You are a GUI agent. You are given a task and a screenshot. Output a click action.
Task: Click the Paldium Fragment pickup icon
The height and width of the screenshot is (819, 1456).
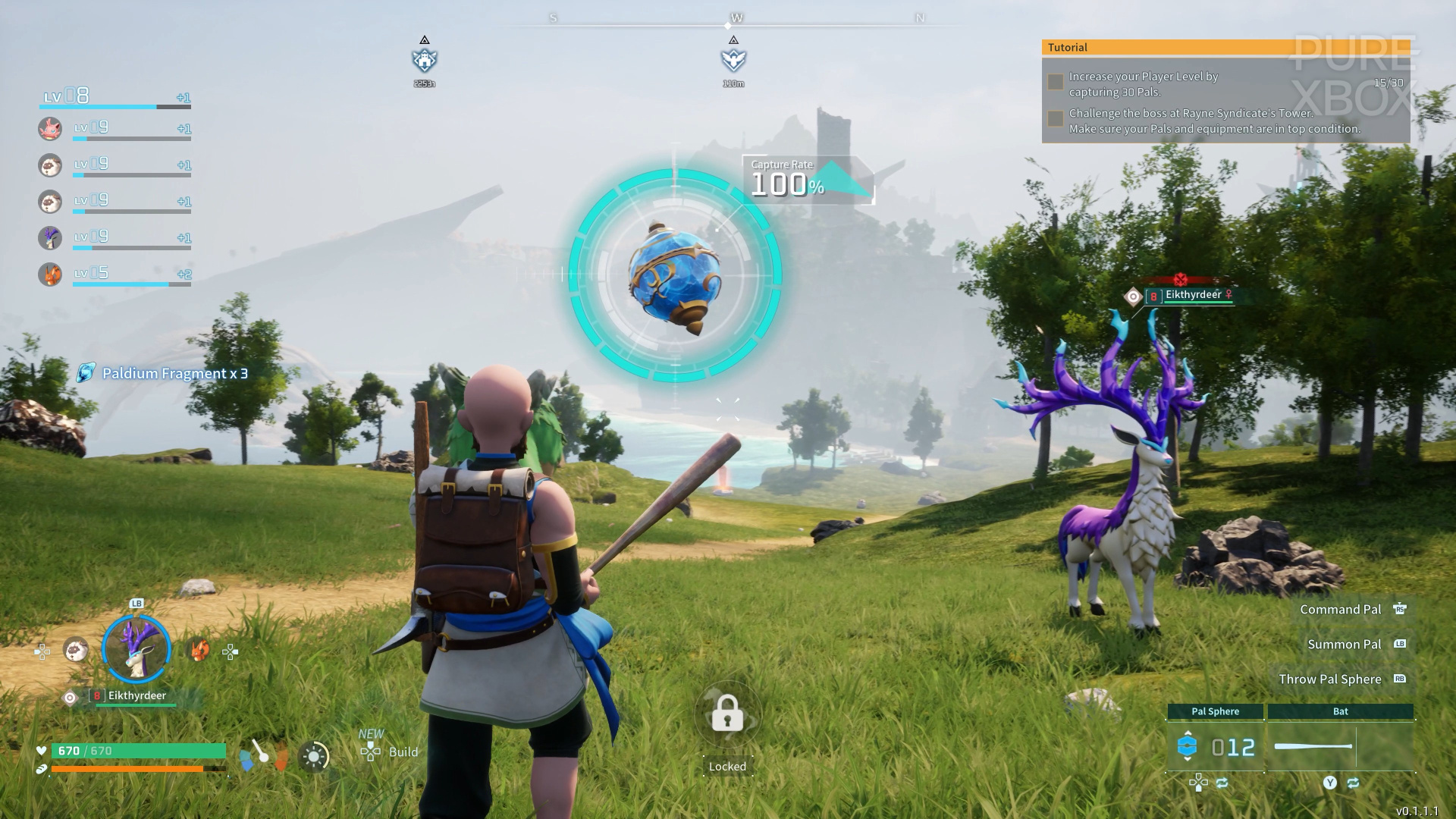click(x=83, y=373)
